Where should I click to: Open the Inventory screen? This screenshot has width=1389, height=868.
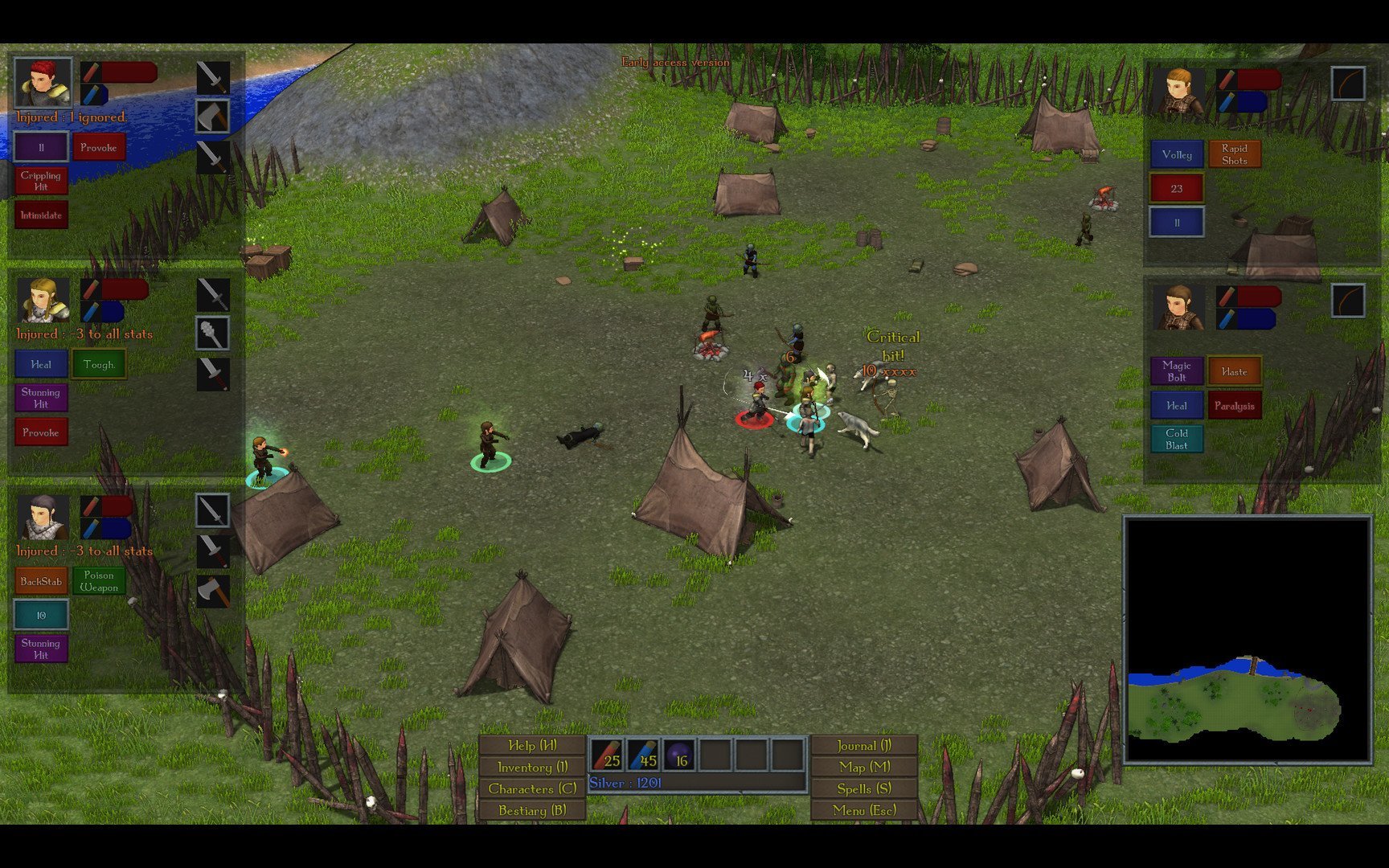[532, 767]
